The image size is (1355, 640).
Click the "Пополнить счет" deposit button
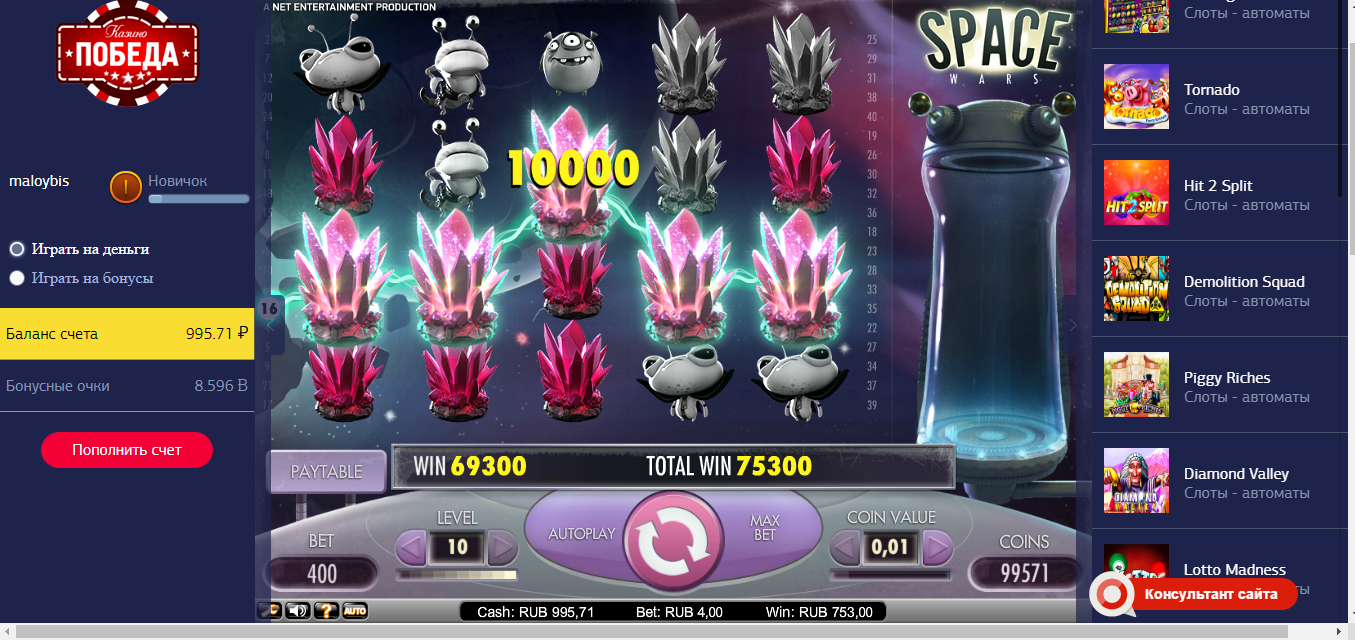(x=127, y=450)
